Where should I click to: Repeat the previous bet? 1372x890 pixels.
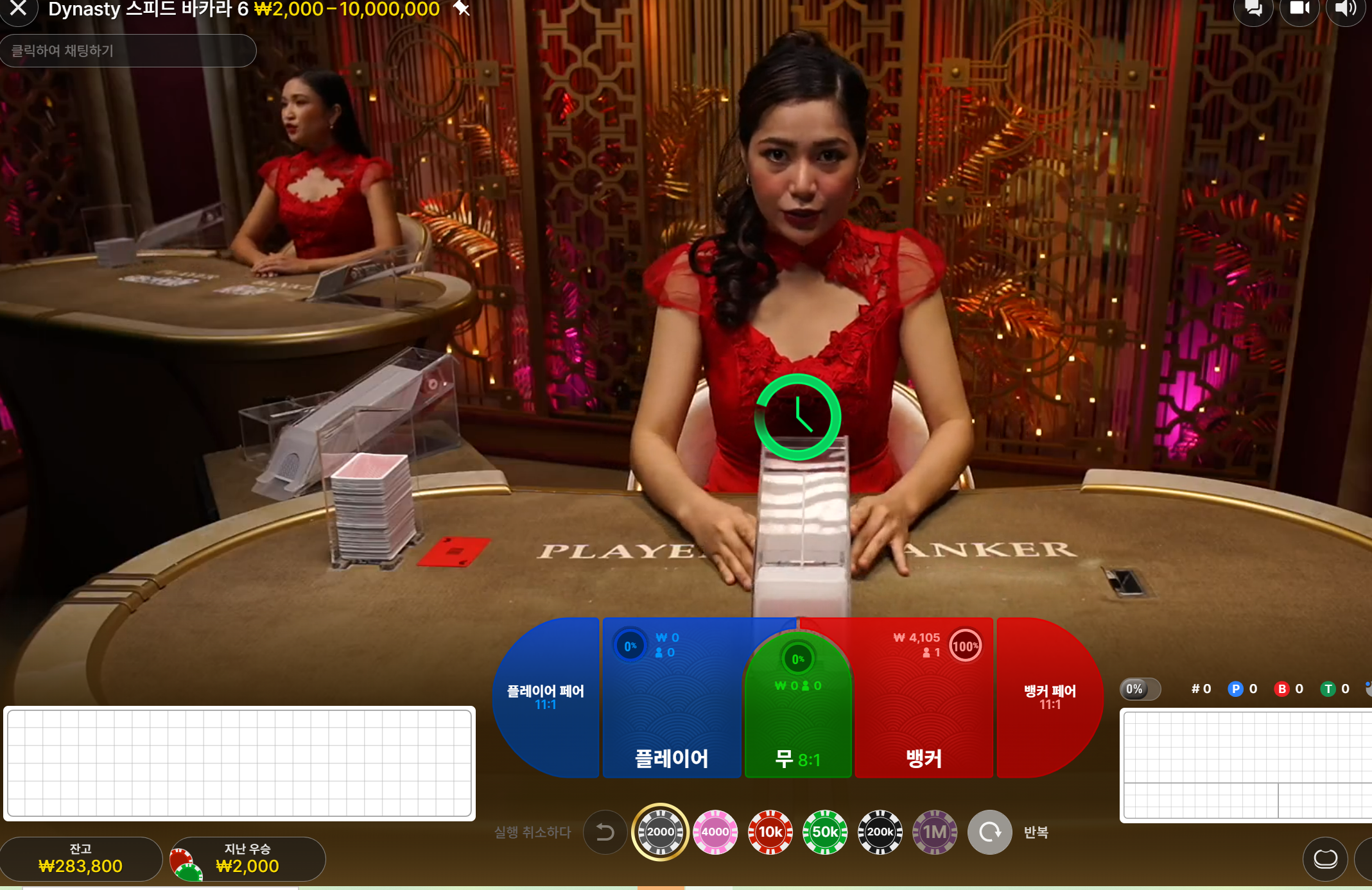[990, 832]
